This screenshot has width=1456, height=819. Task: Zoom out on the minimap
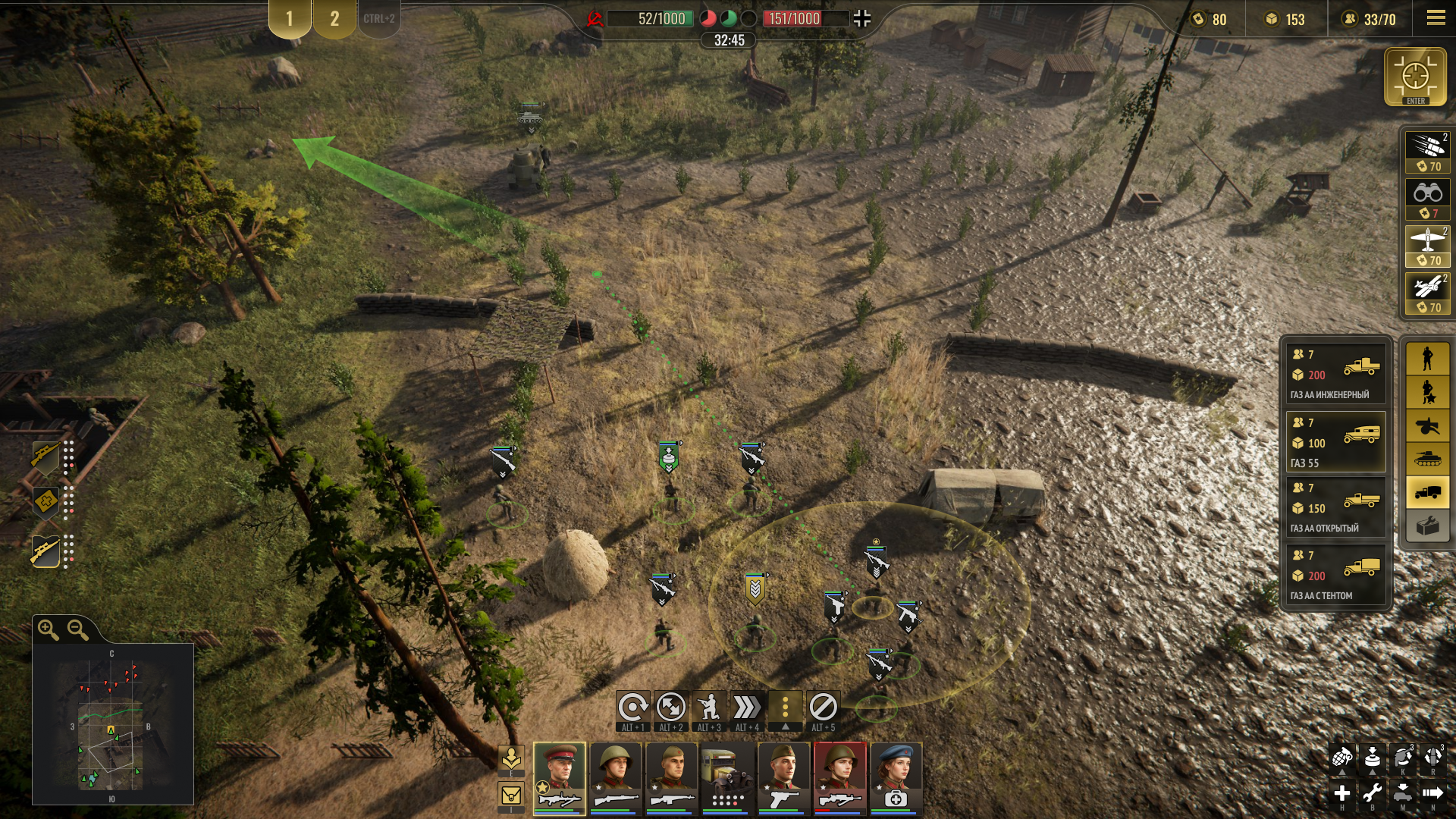[78, 629]
